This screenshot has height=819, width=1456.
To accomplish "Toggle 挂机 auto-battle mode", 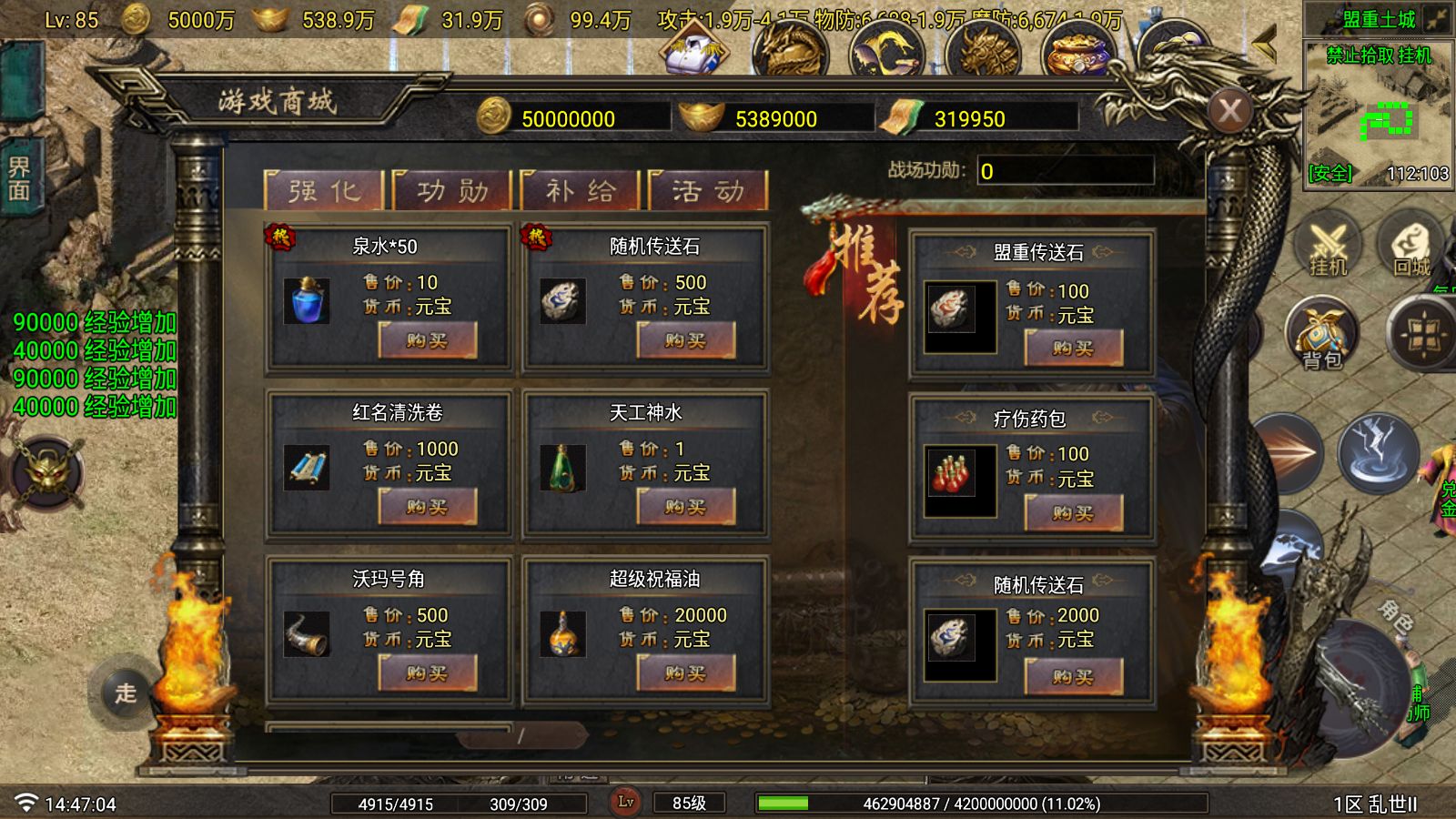I will point(1328,246).
